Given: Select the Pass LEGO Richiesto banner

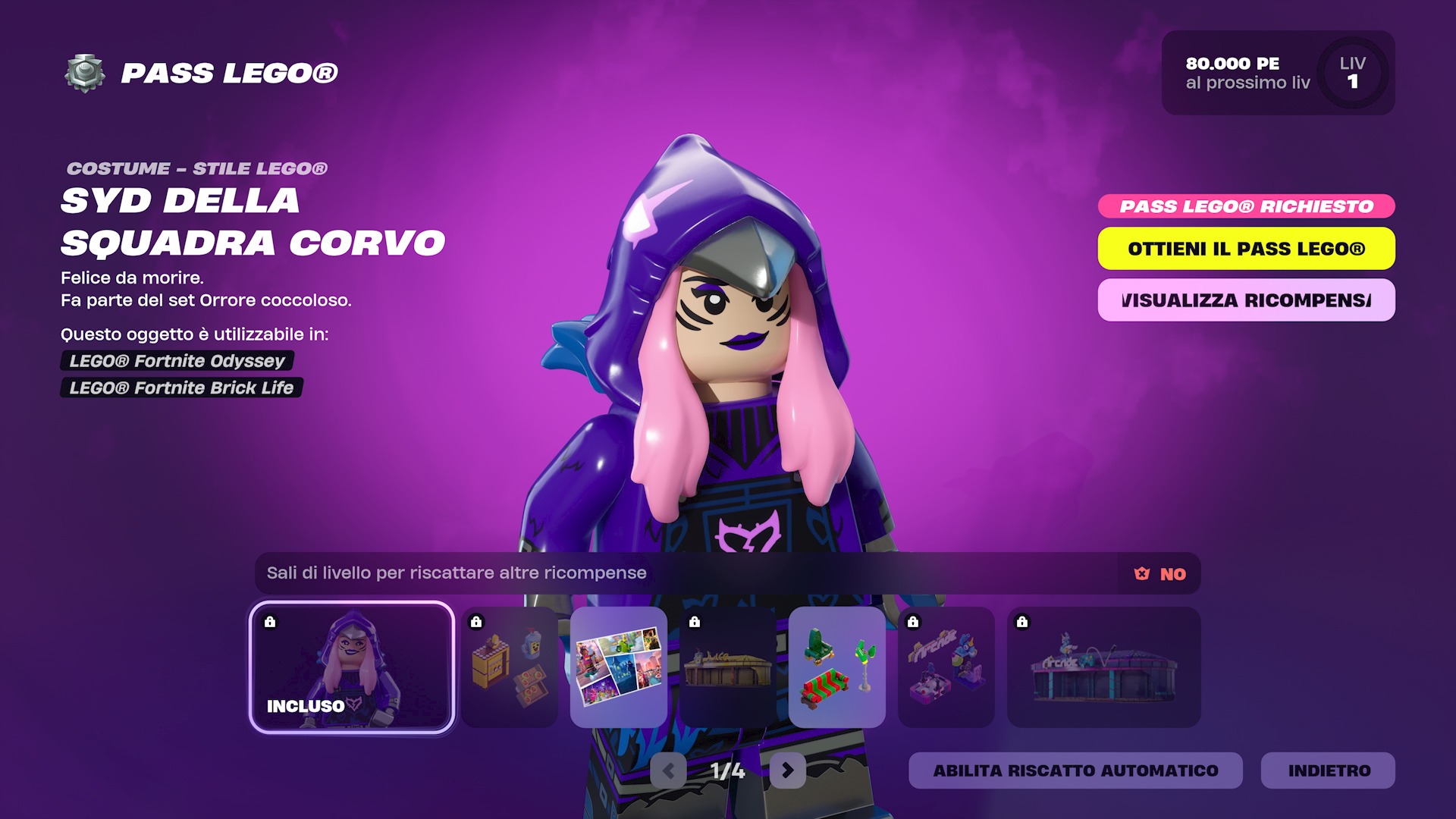Looking at the screenshot, I should point(1247,206).
